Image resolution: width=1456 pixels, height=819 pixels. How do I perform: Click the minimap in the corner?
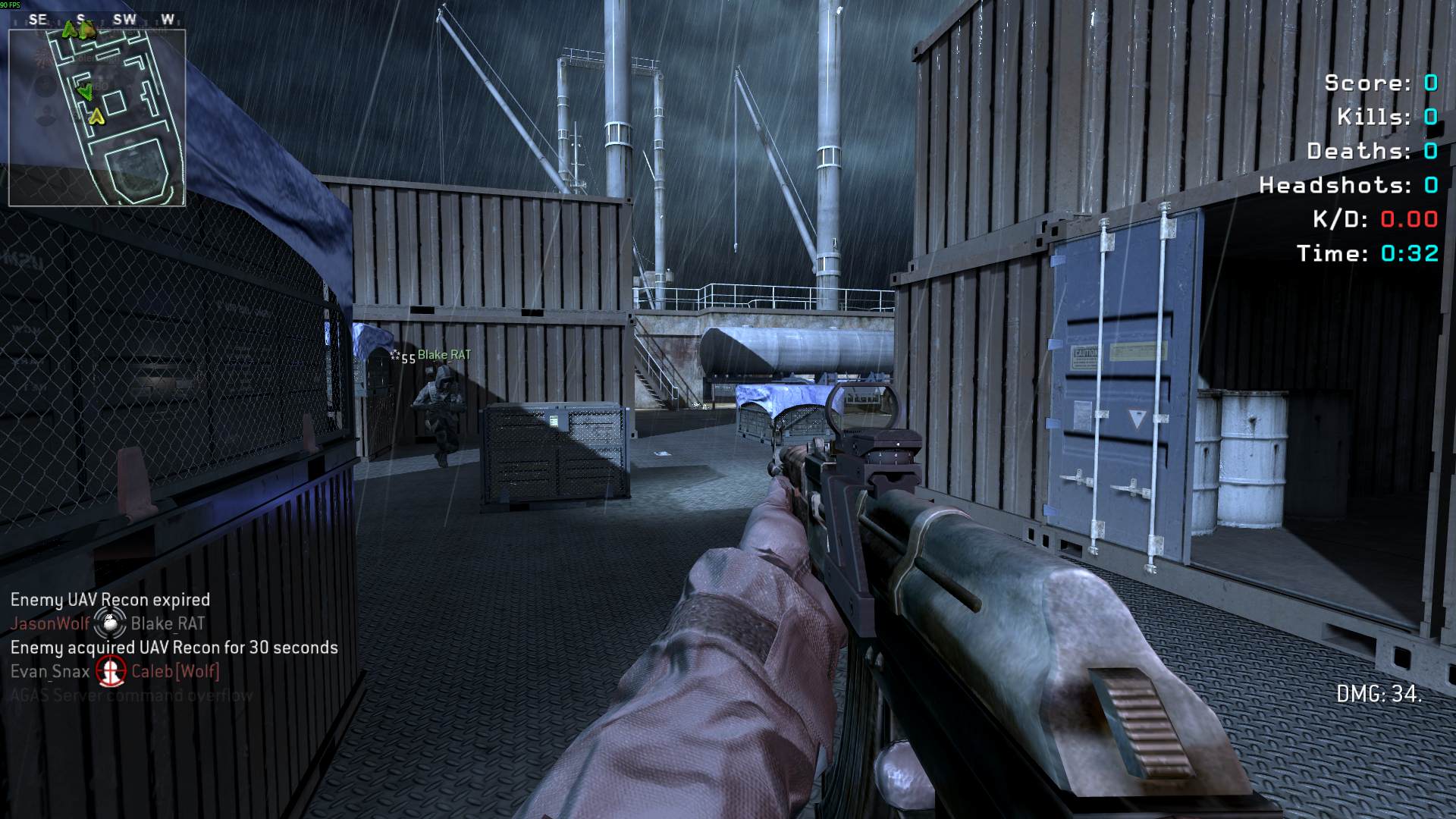97,118
